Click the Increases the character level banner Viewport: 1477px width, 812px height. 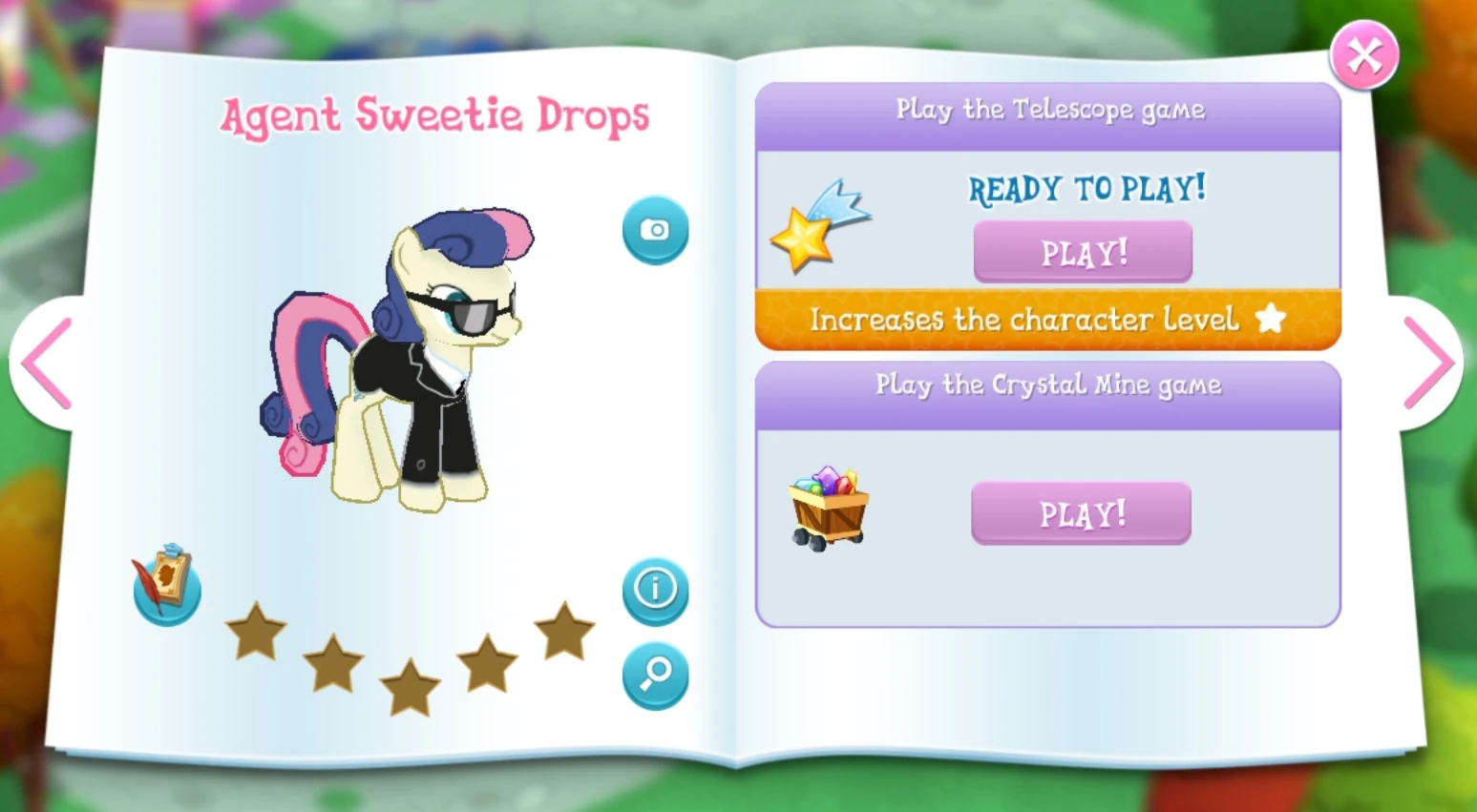pos(1022,320)
